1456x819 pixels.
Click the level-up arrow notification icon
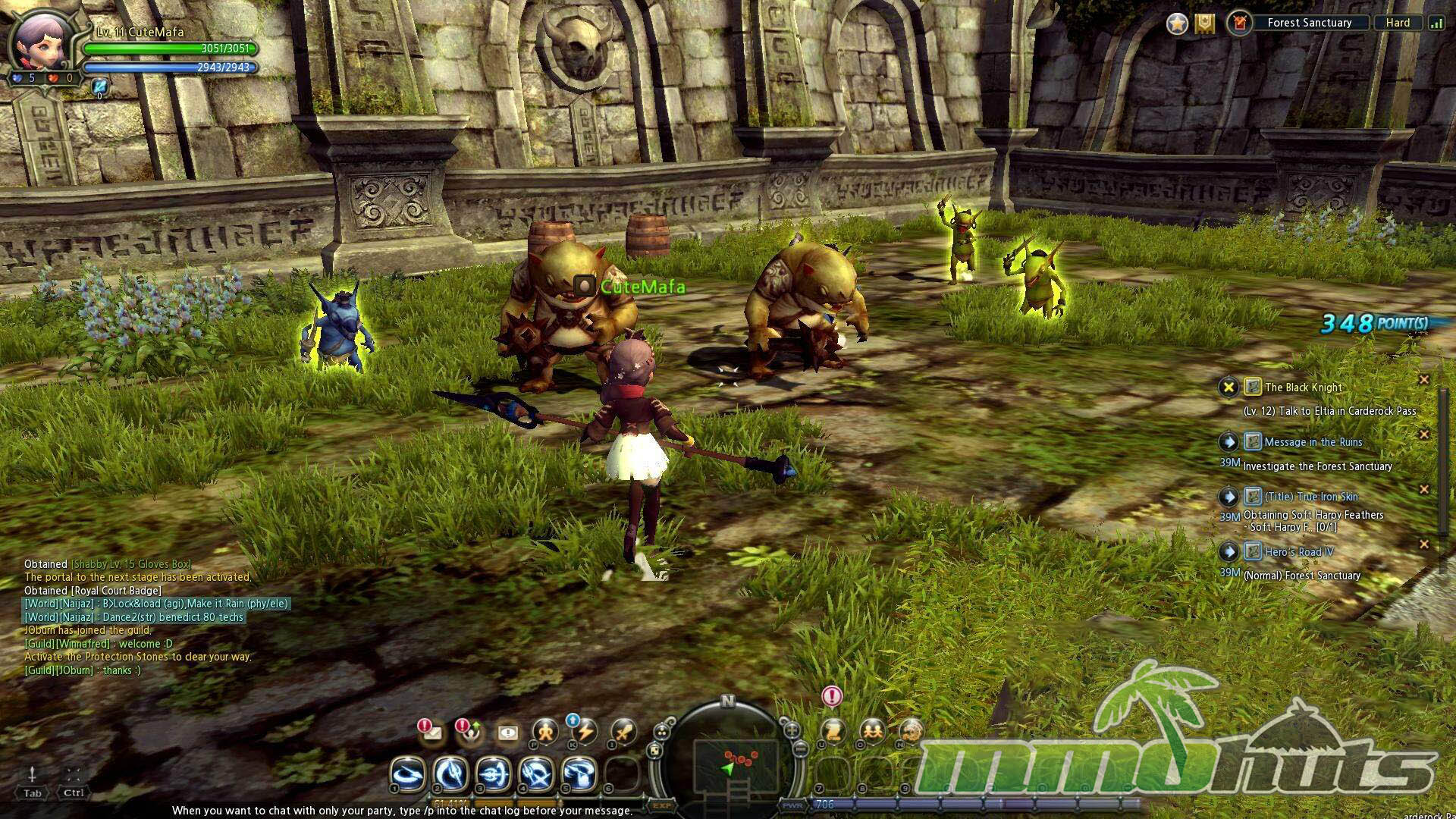point(471,733)
